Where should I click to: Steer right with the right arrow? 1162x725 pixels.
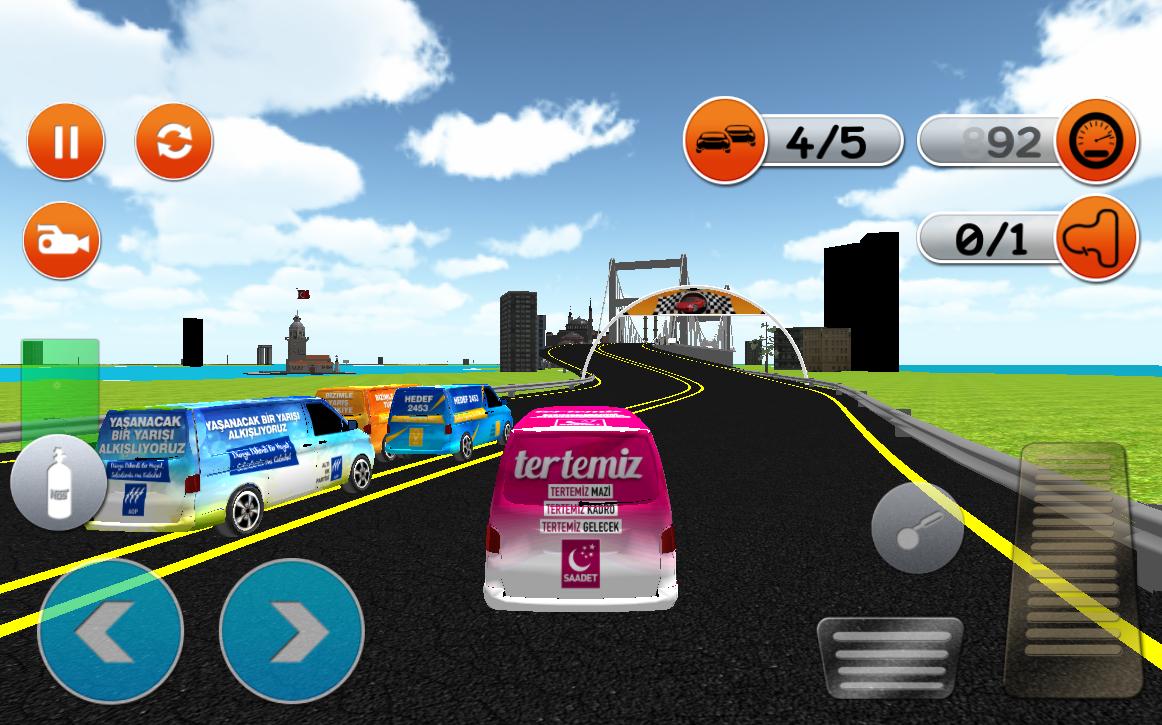click(291, 631)
